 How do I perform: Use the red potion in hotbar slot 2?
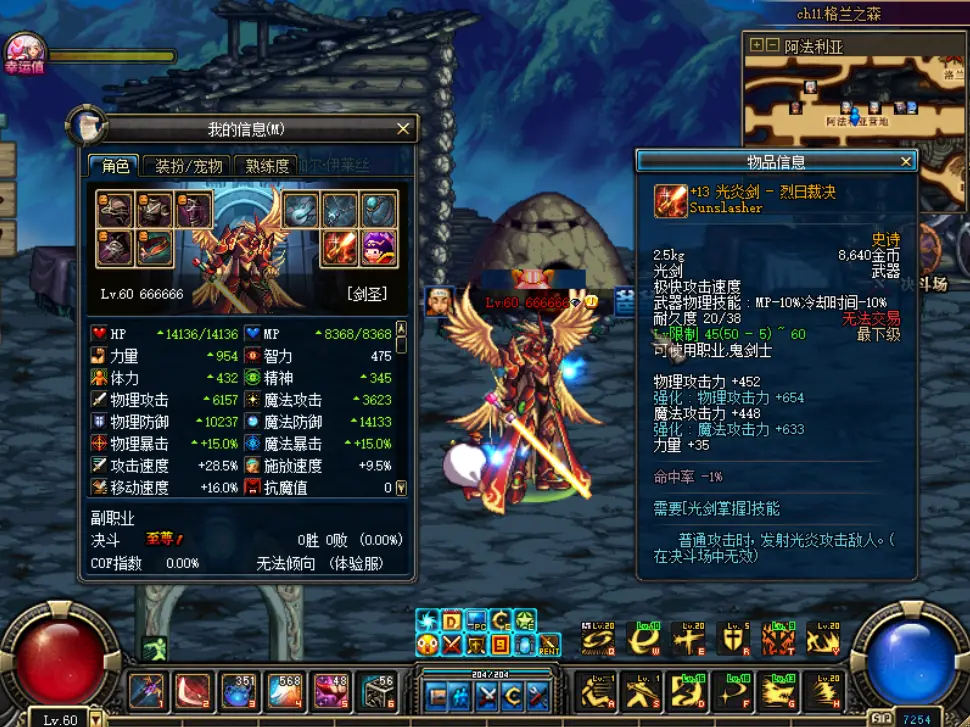click(x=193, y=690)
